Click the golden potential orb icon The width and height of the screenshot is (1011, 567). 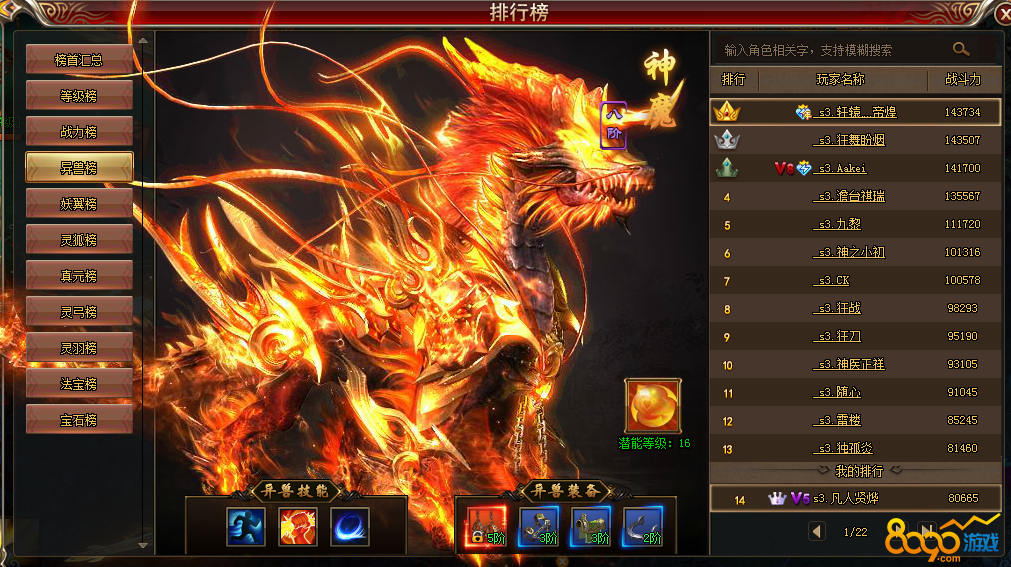coord(653,405)
